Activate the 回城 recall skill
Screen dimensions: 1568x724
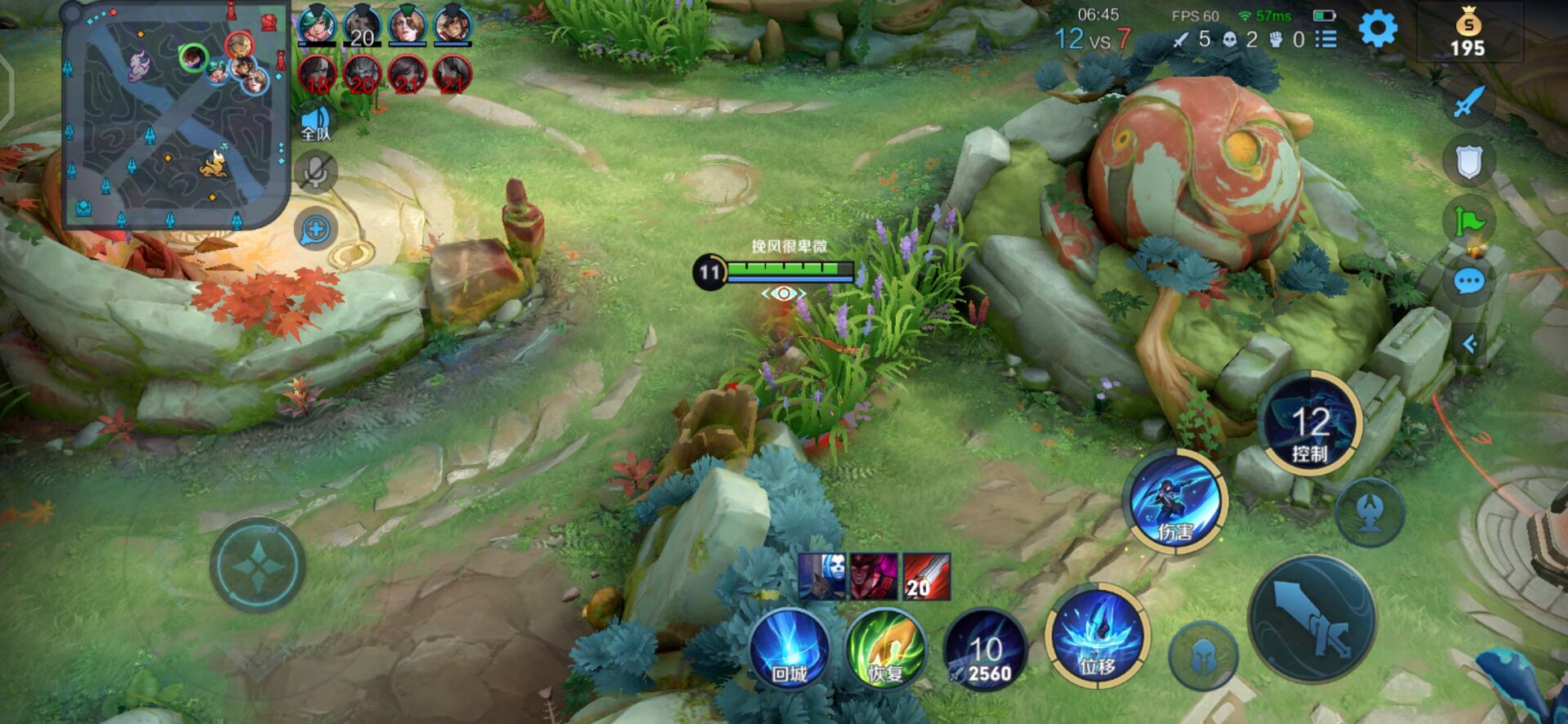[x=789, y=649]
